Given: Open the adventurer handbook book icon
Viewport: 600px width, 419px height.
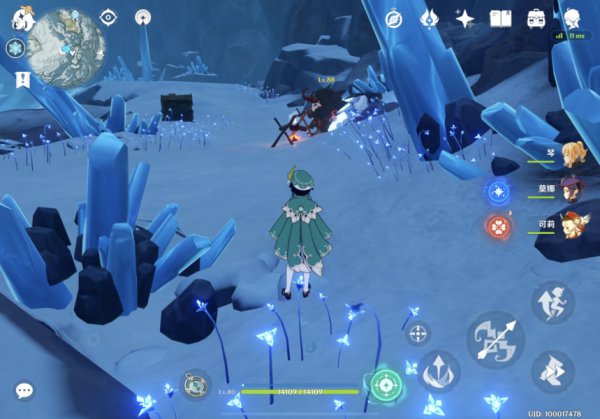Looking at the screenshot, I should (500, 19).
